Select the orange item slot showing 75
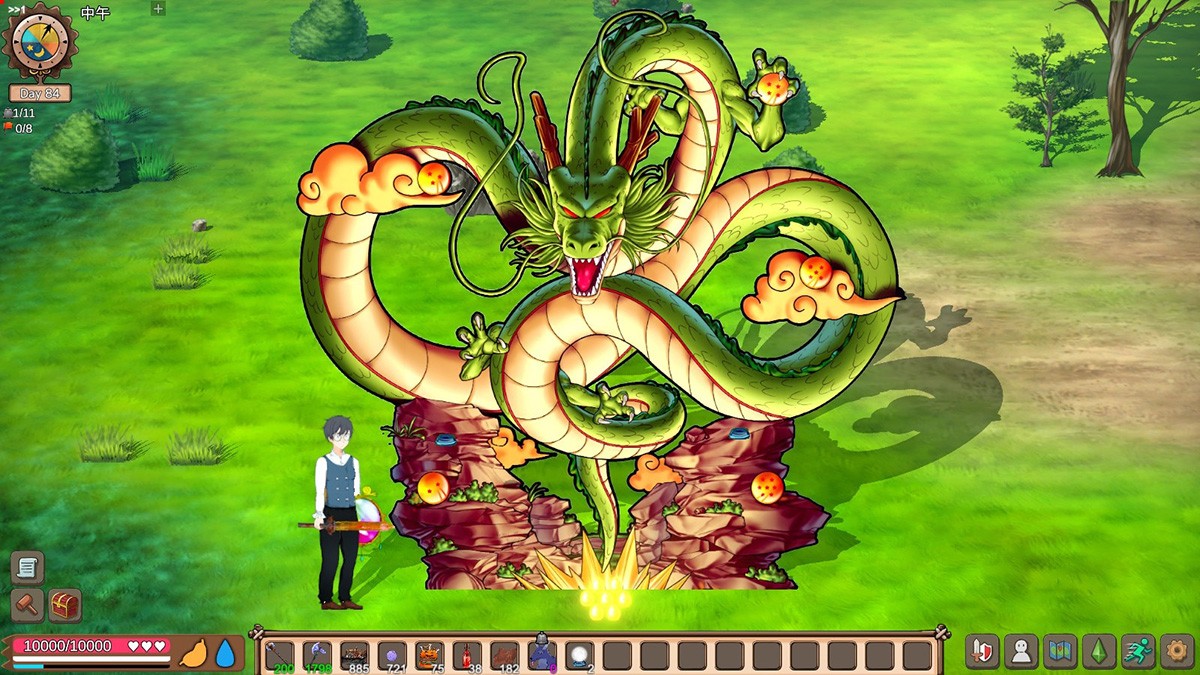The image size is (1200, 675). tap(430, 655)
